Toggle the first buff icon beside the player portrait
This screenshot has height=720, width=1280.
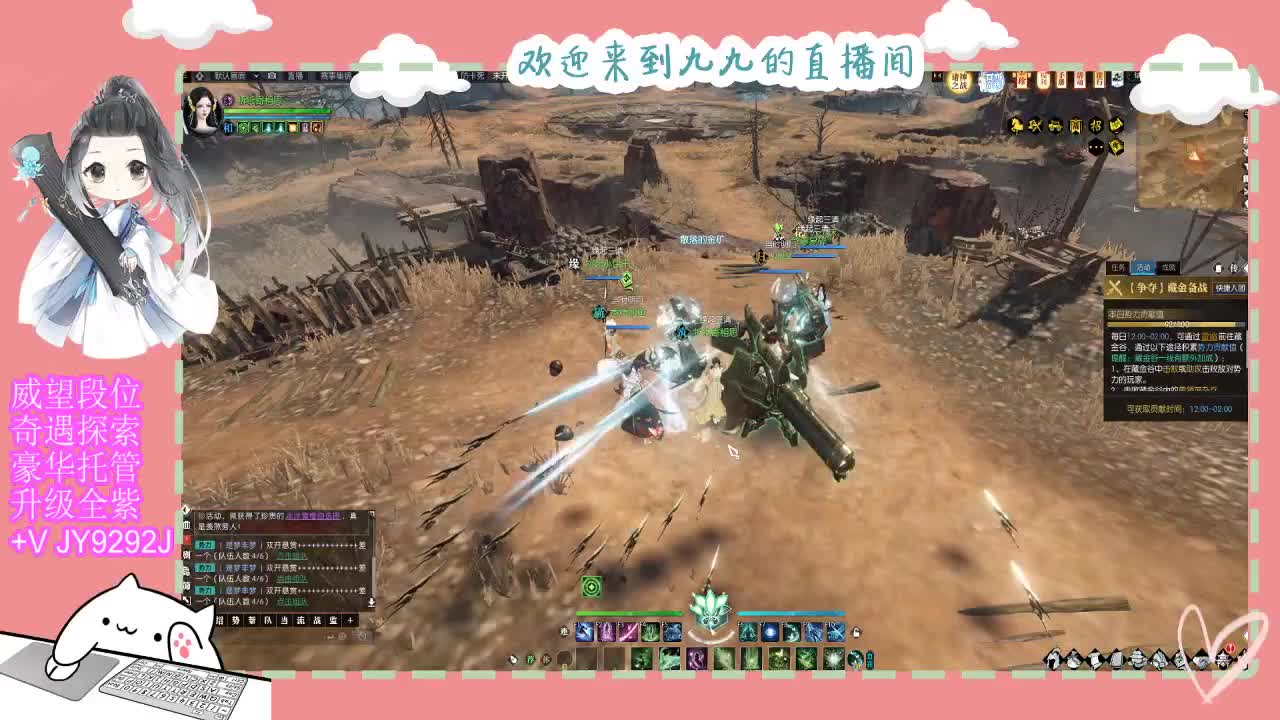[243, 127]
